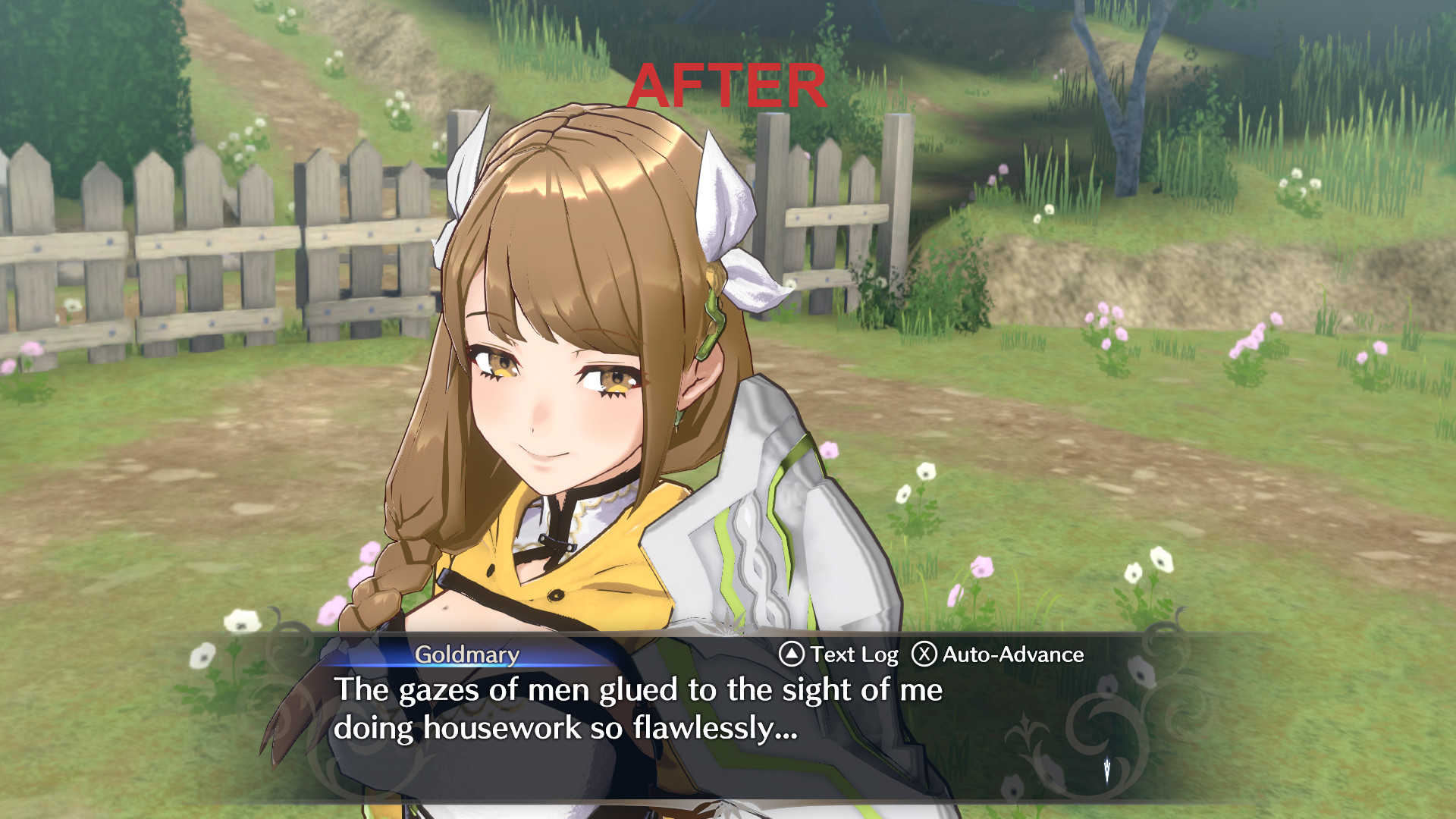Expand the Goldmary nameplate banner
Viewport: 1456px width, 819px height.
(466, 654)
